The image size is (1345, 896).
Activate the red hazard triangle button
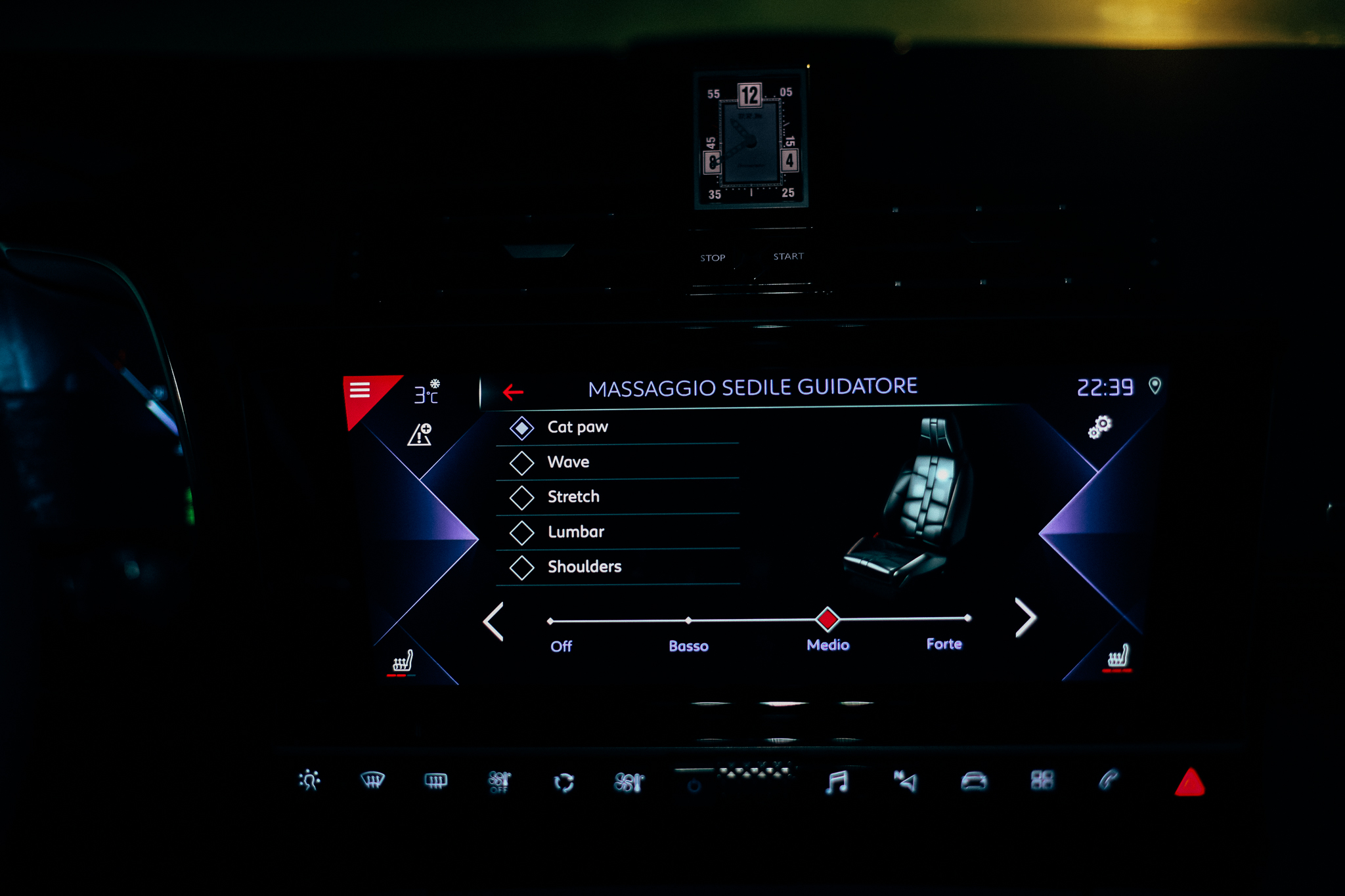coord(1189,782)
